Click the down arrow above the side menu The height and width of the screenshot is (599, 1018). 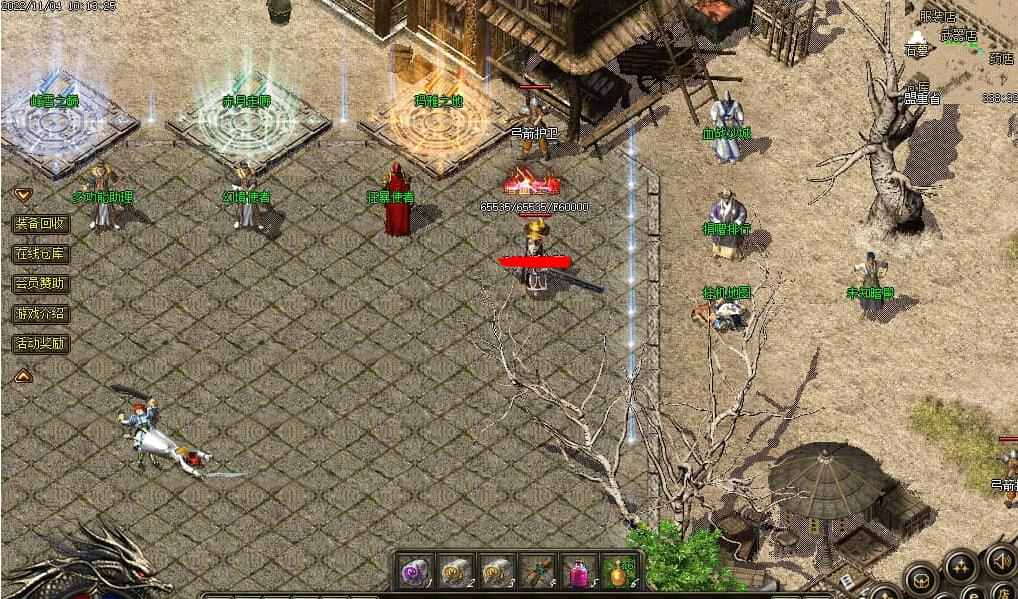(x=22, y=195)
